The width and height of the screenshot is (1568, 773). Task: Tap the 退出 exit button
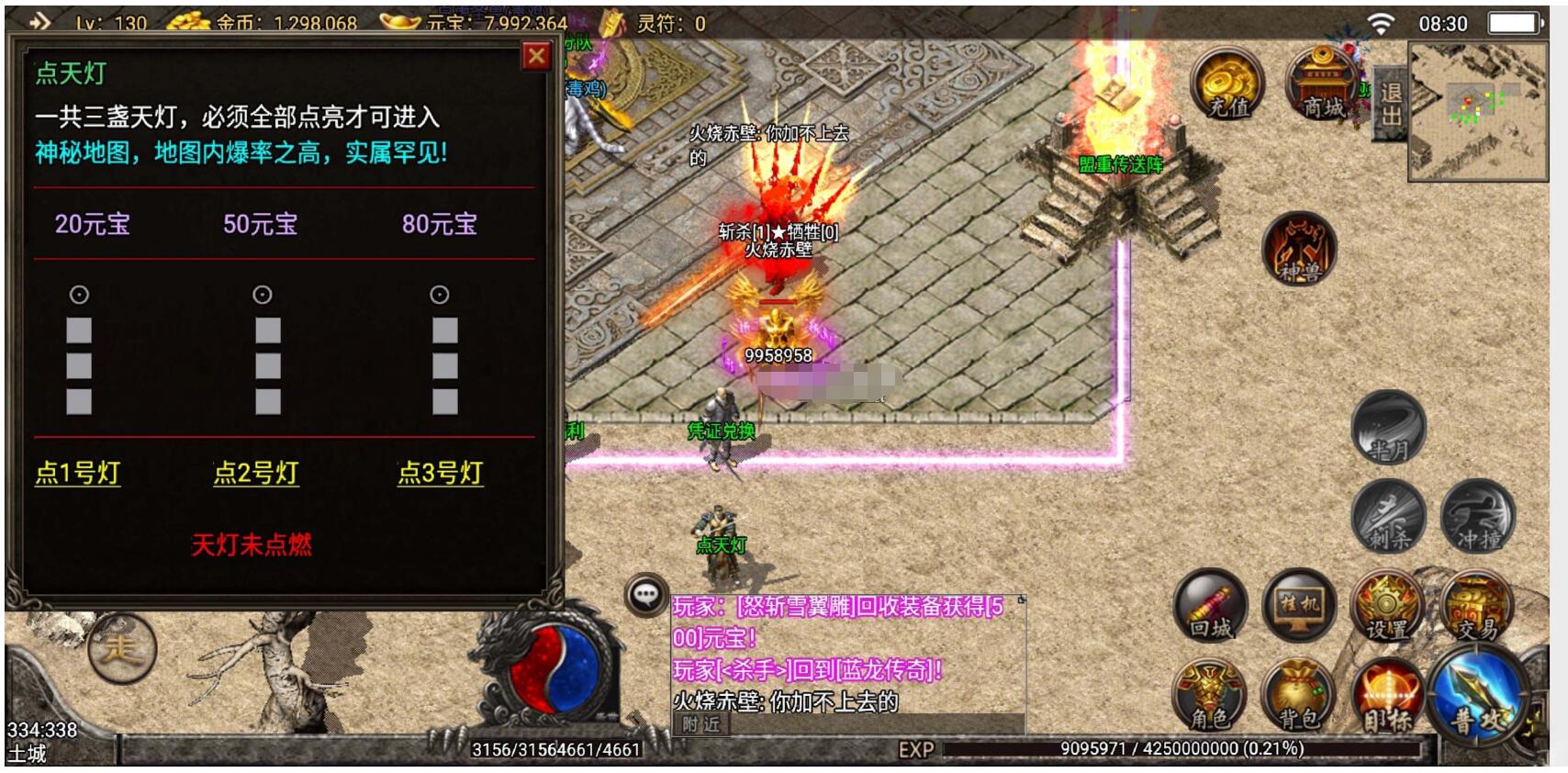[x=1390, y=104]
